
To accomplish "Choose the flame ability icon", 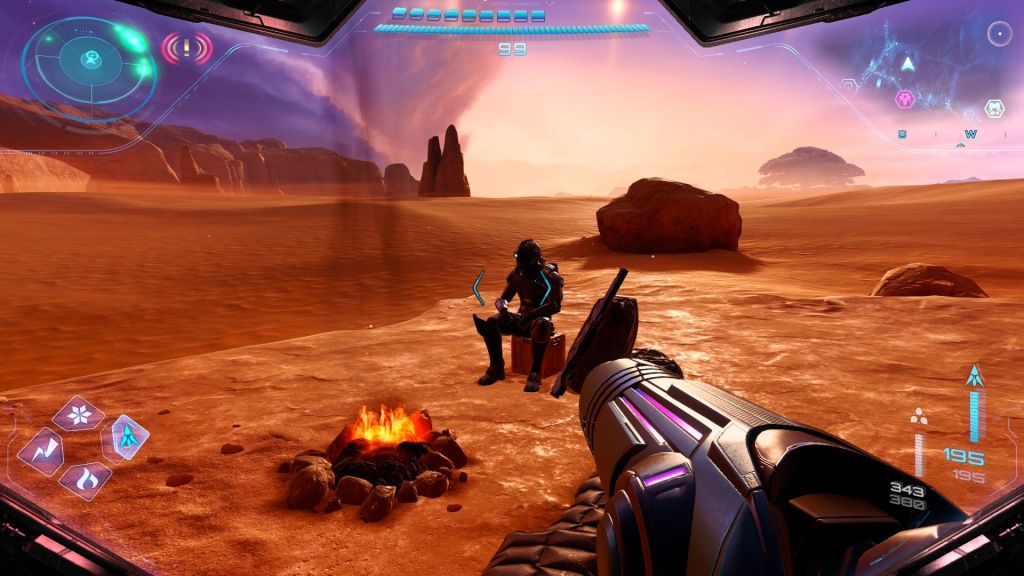I will click(x=86, y=480).
